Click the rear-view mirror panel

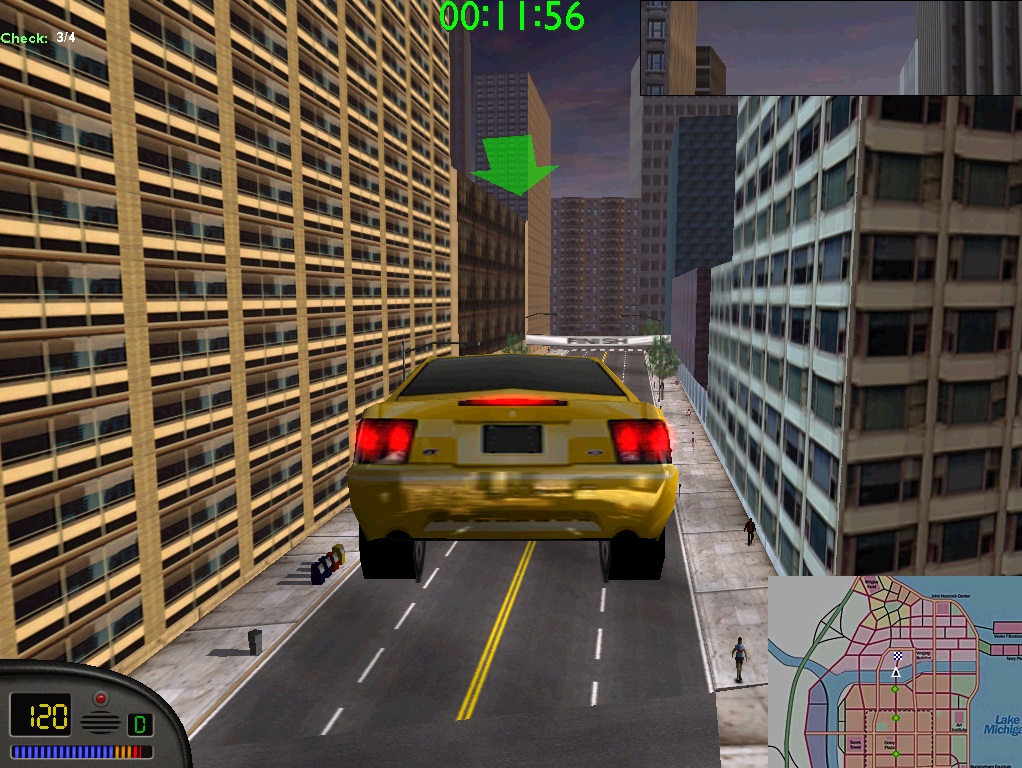click(x=830, y=47)
